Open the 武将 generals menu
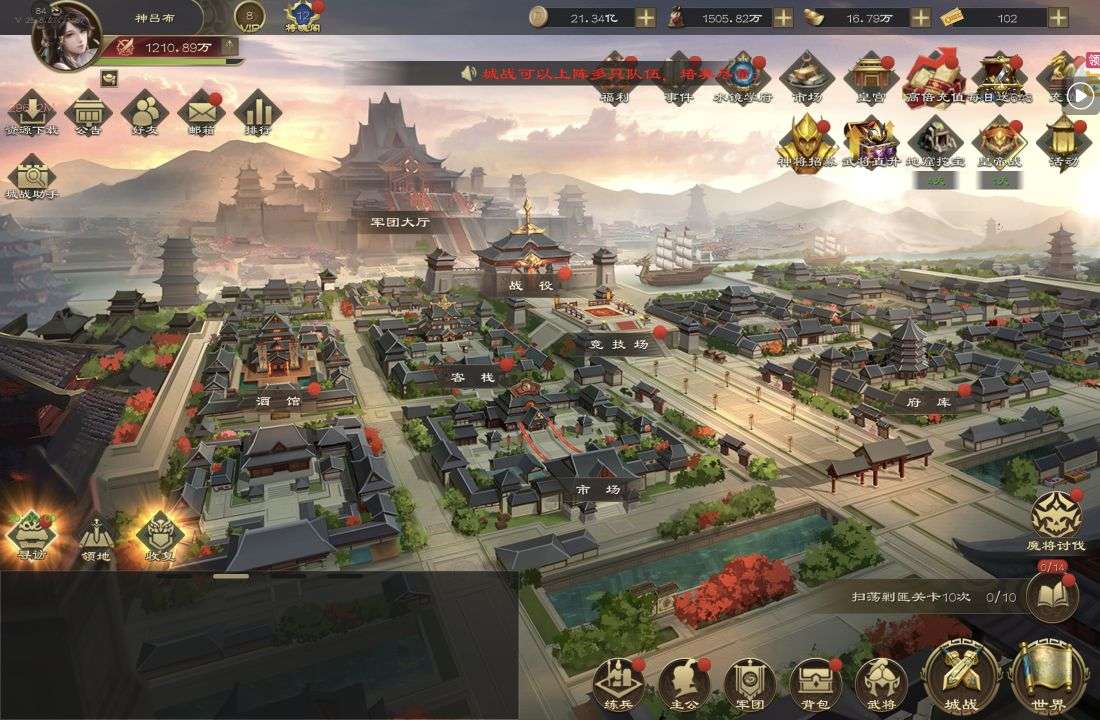The image size is (1100, 720). tap(881, 682)
